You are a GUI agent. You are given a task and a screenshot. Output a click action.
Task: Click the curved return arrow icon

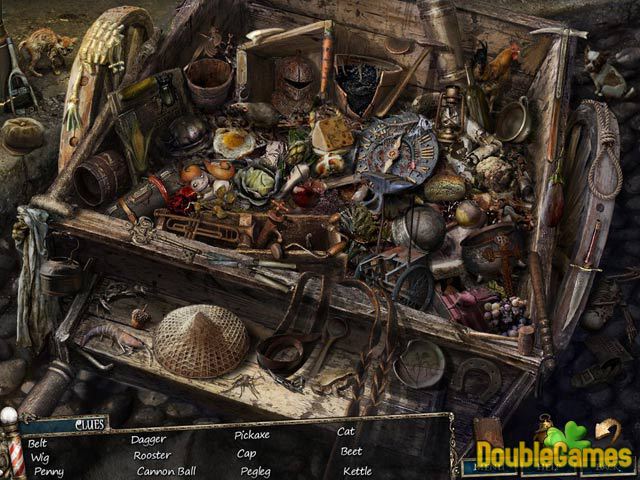pos(607,429)
